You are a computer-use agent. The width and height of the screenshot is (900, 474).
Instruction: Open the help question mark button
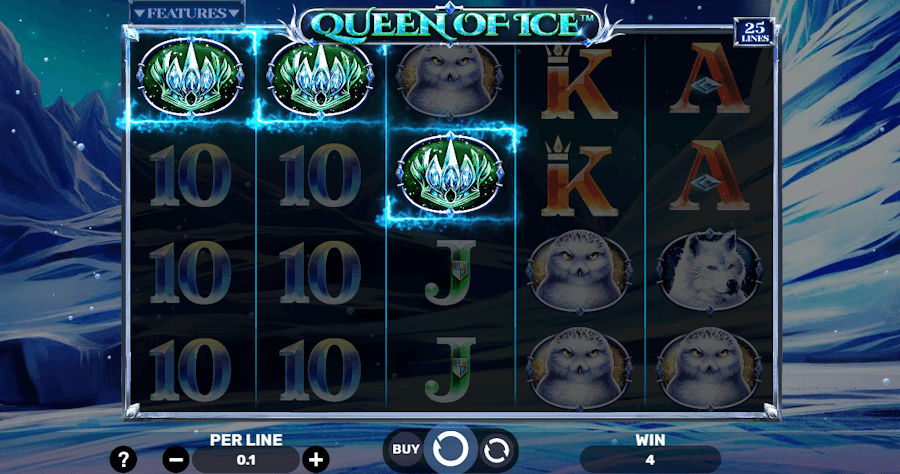point(123,459)
